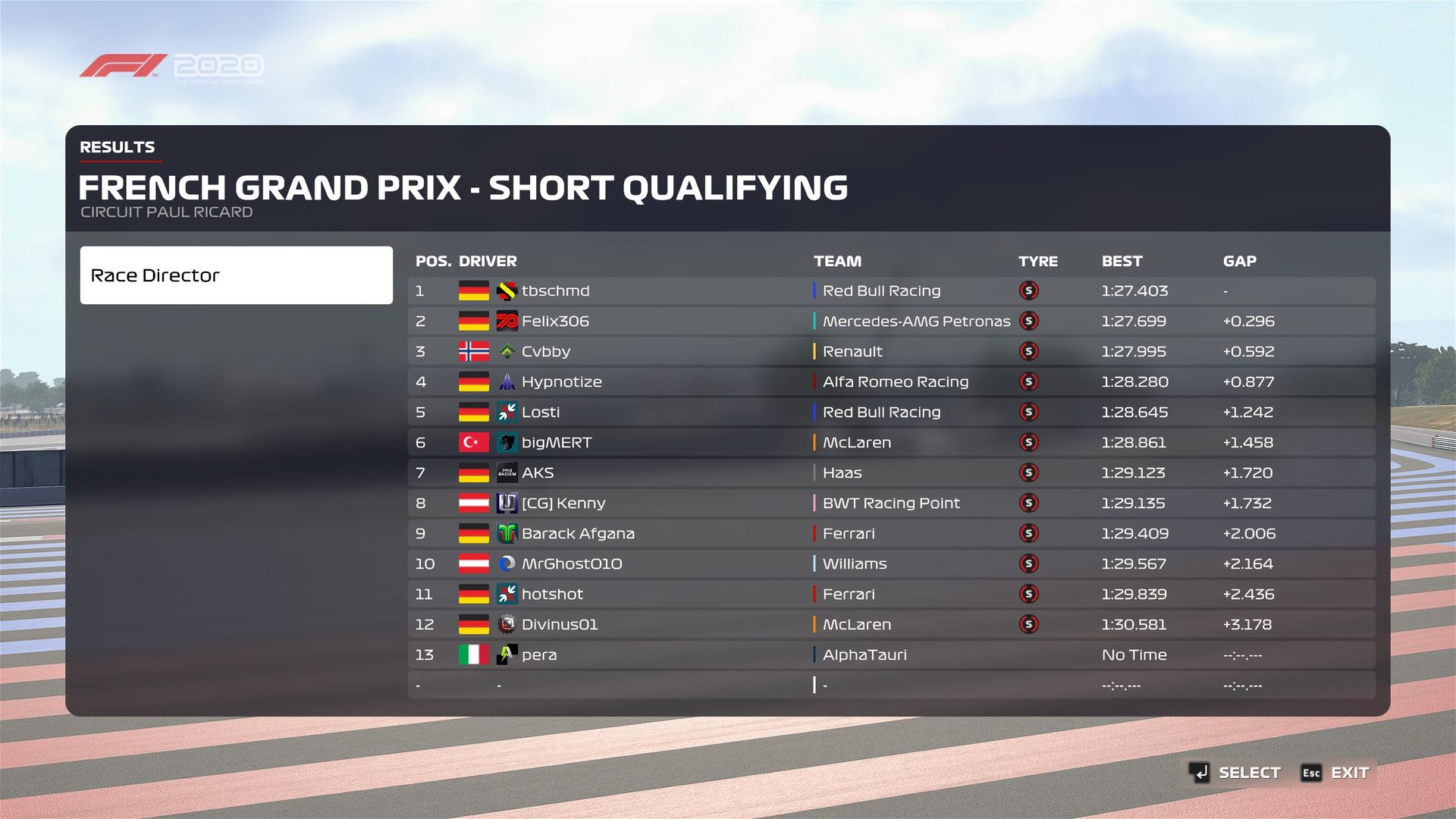Exit the results screen
The width and height of the screenshot is (1456, 819).
[1336, 773]
